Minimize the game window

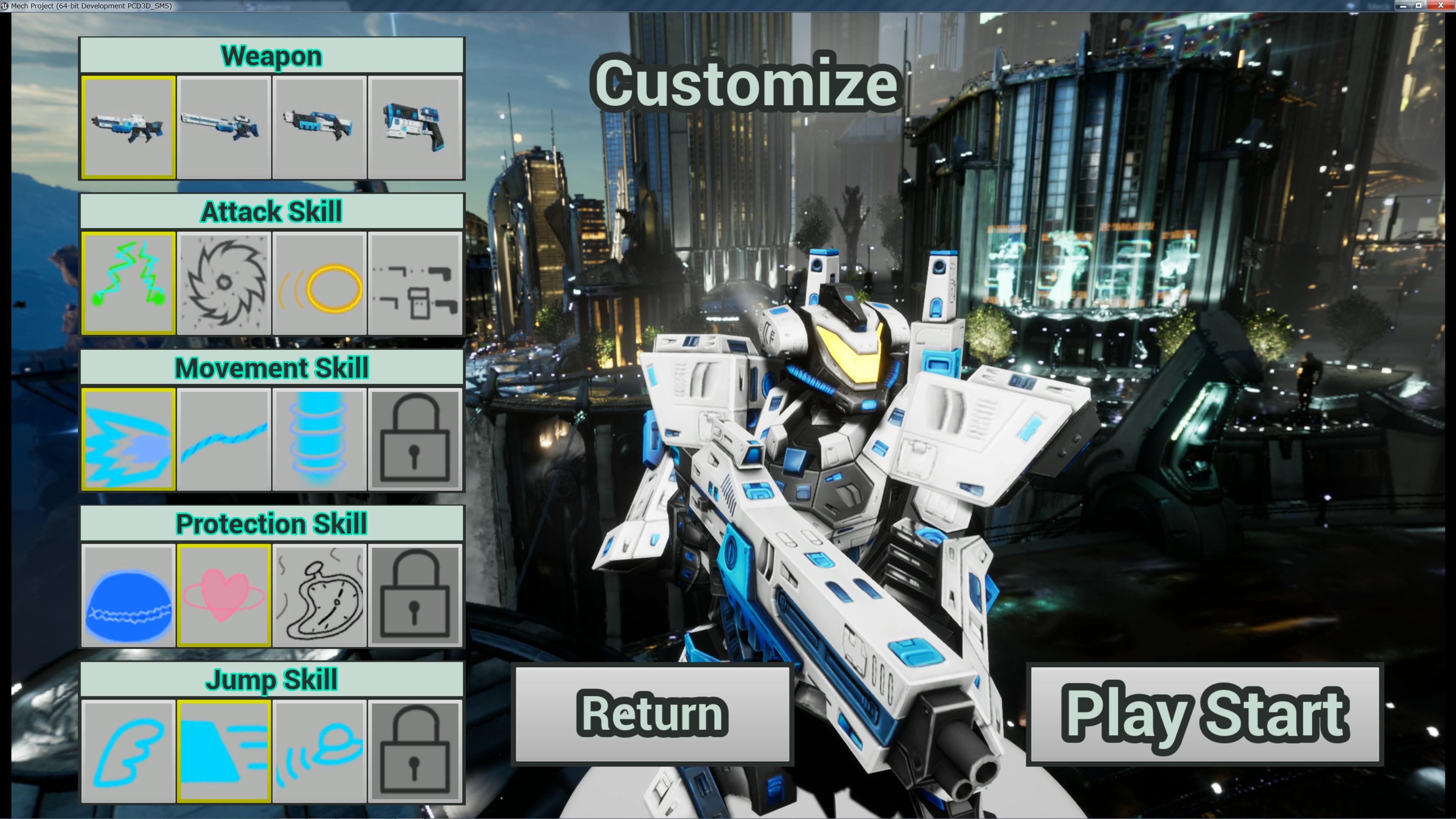pos(1403,6)
